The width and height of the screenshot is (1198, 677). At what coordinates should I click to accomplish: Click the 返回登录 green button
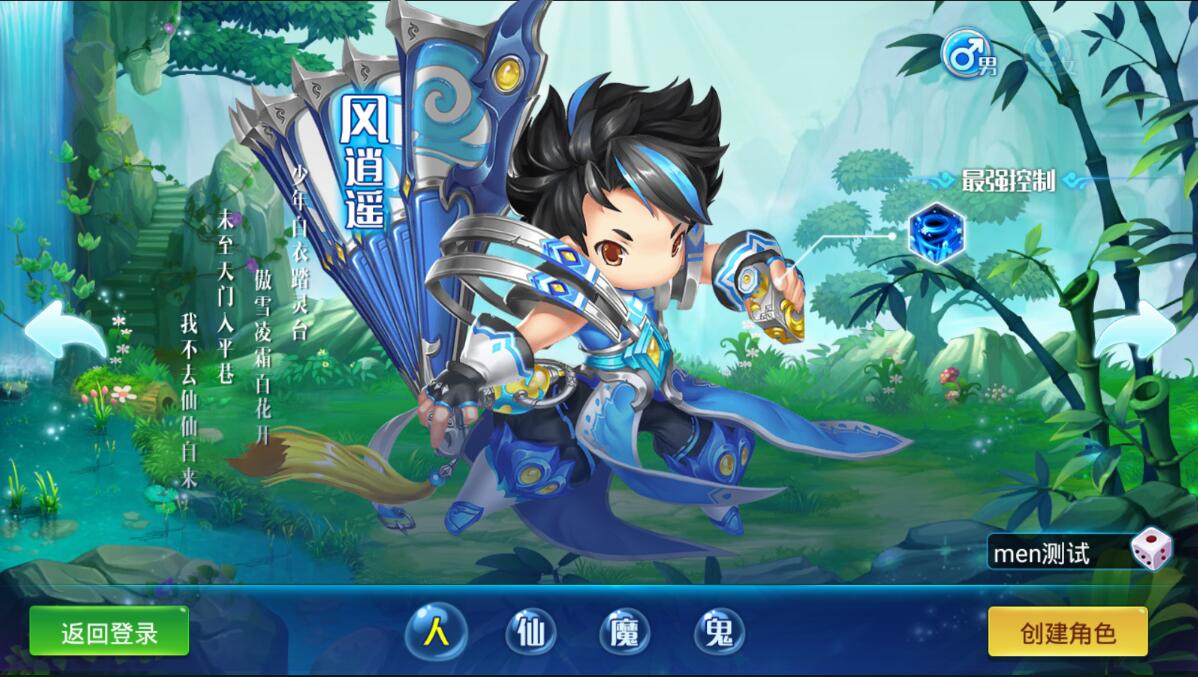coord(109,631)
